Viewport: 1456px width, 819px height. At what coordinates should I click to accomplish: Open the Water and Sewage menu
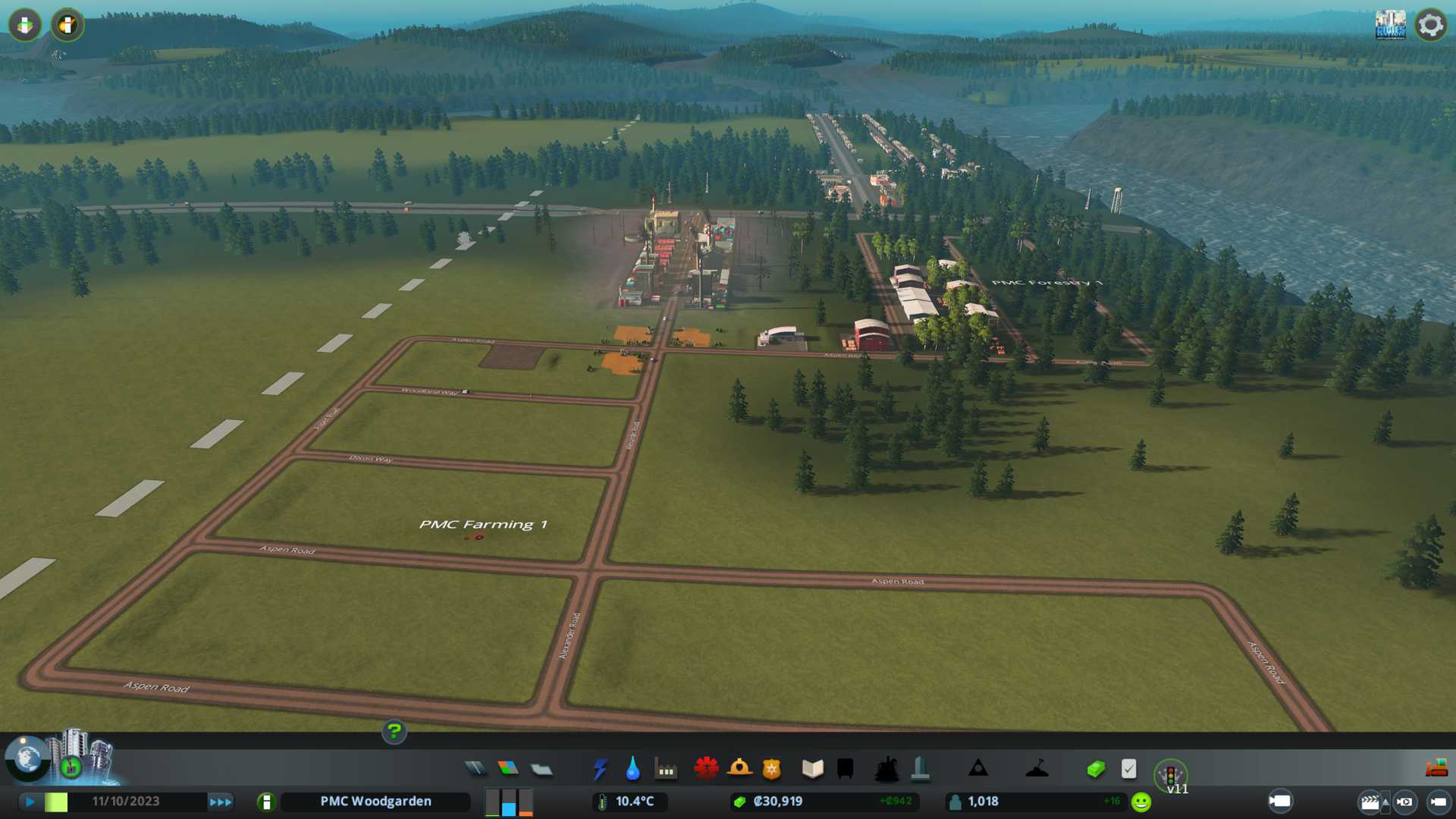(633, 769)
